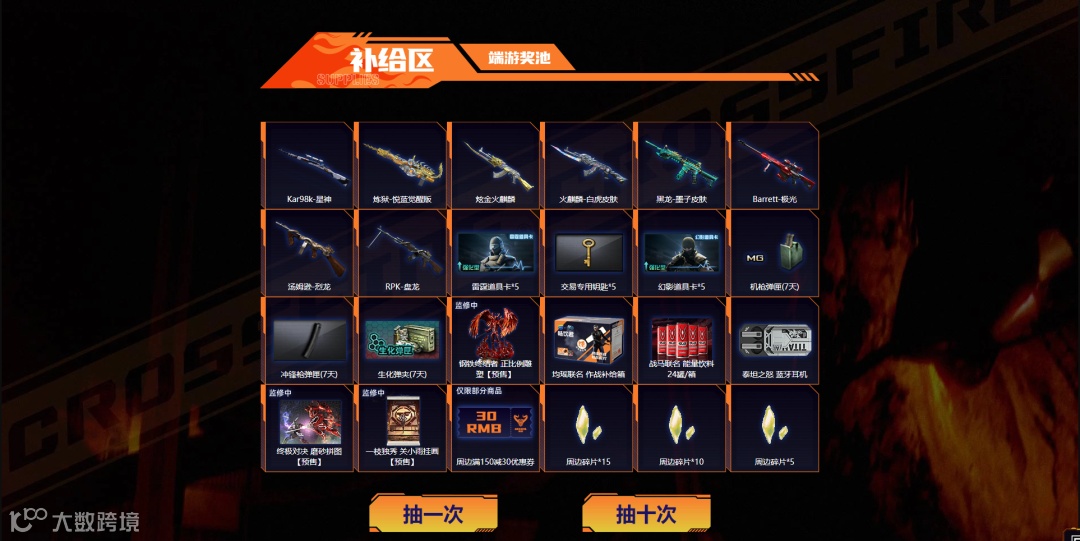1080x541 pixels.
Task: Pick the RPK-盘龙 machine gun reward
Action: 401,253
